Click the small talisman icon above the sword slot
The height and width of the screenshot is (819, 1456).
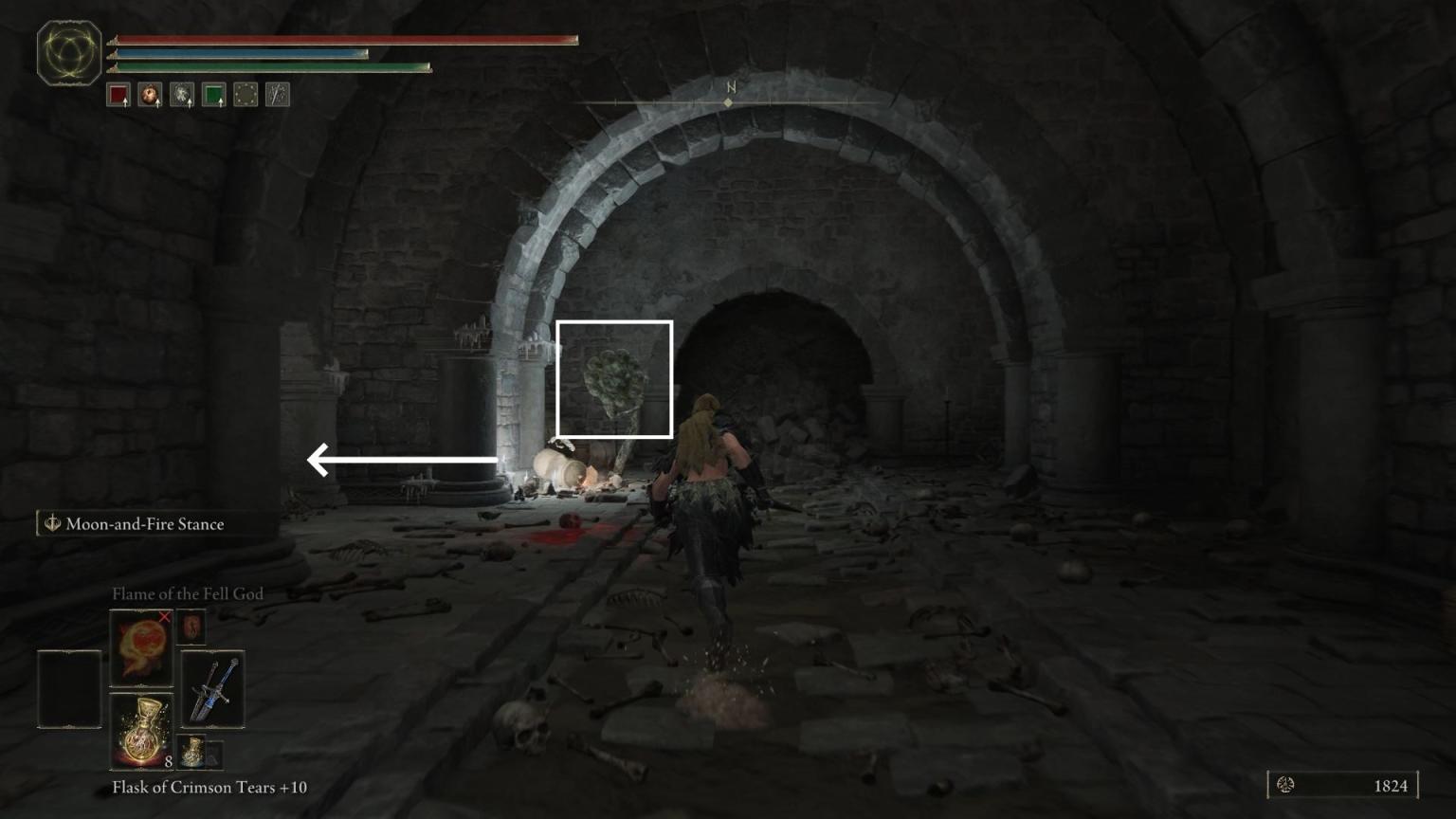coord(191,627)
